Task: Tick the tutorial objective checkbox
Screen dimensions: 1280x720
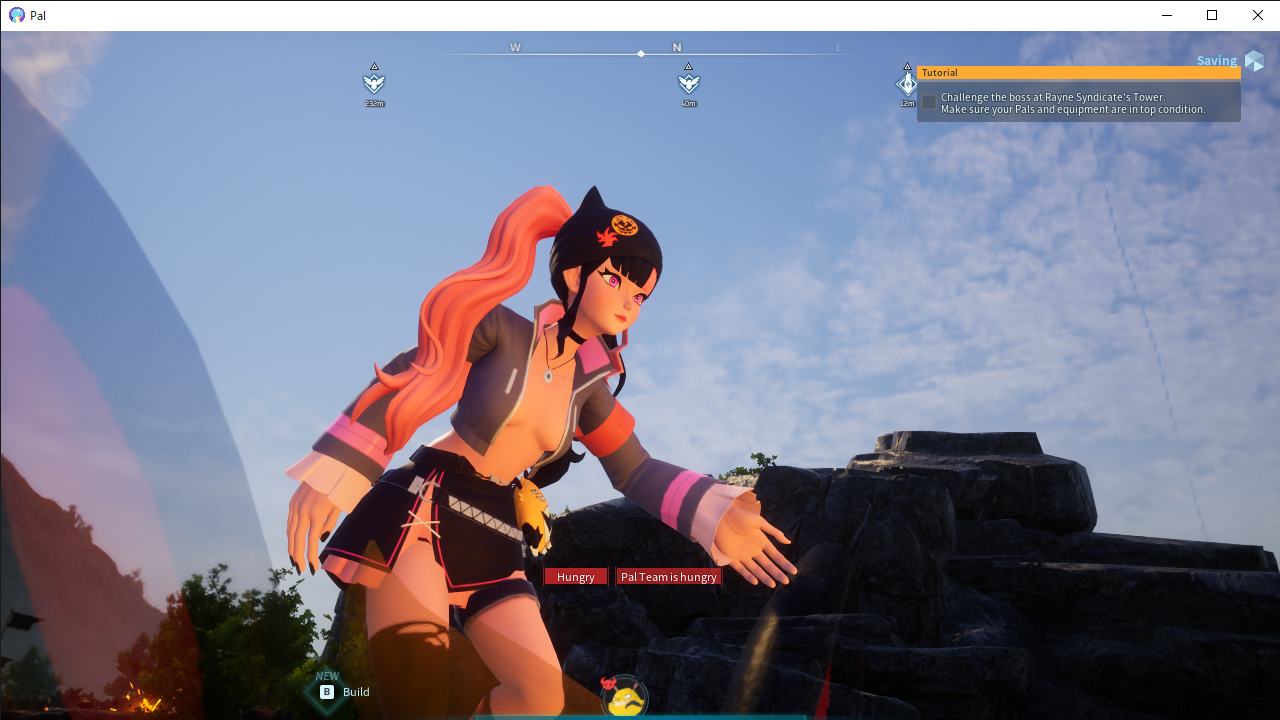Action: (929, 102)
